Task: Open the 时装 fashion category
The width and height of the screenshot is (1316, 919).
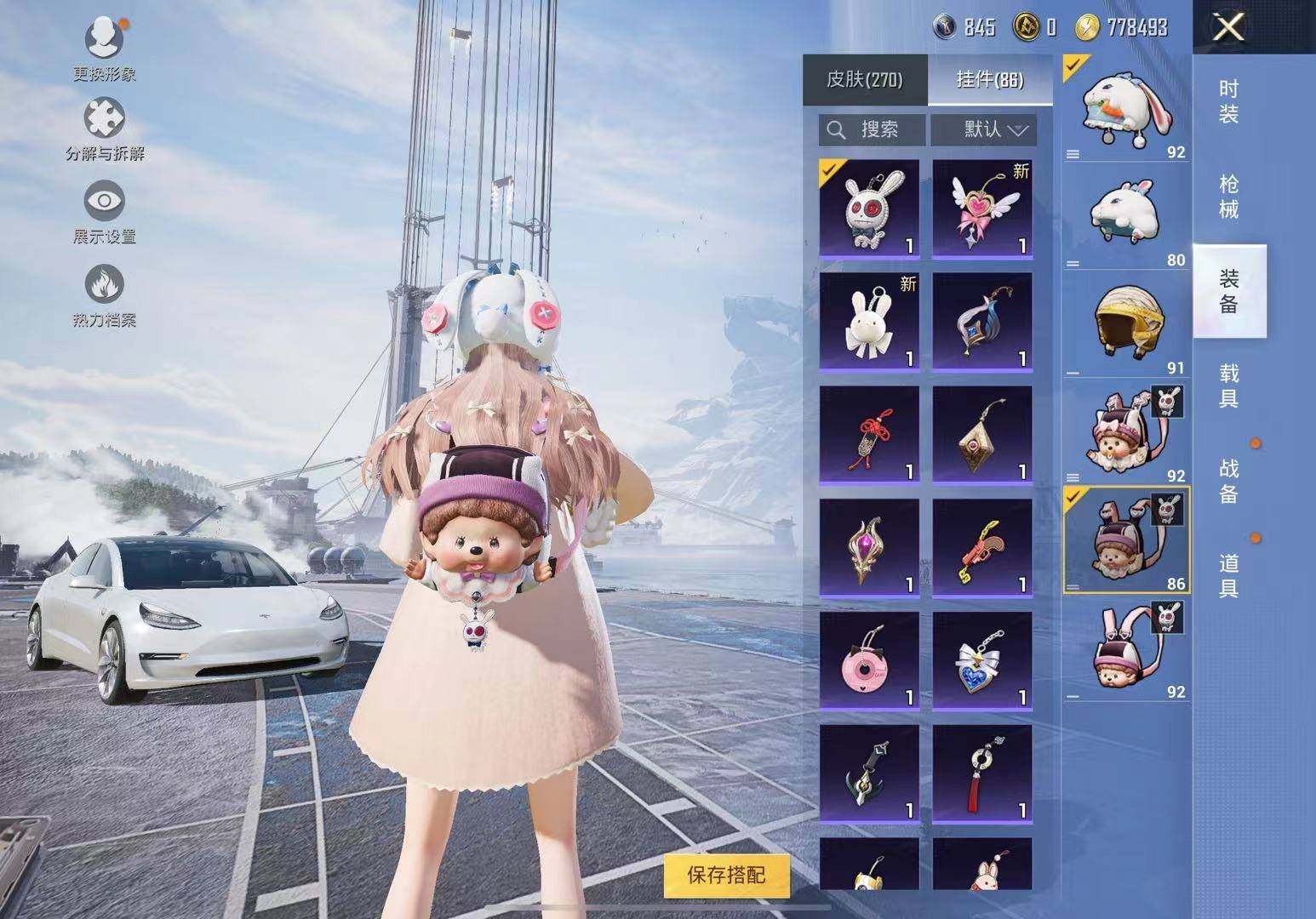Action: click(x=1228, y=101)
